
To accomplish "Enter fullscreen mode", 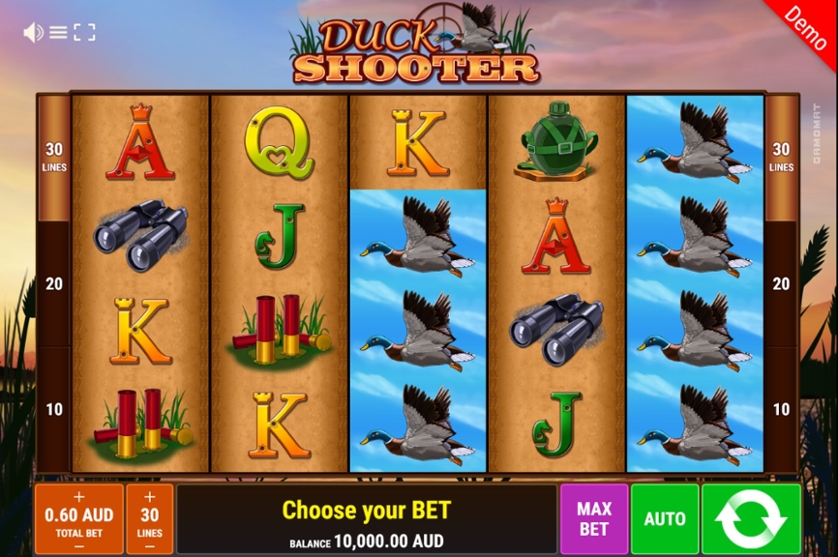I will 85,33.
